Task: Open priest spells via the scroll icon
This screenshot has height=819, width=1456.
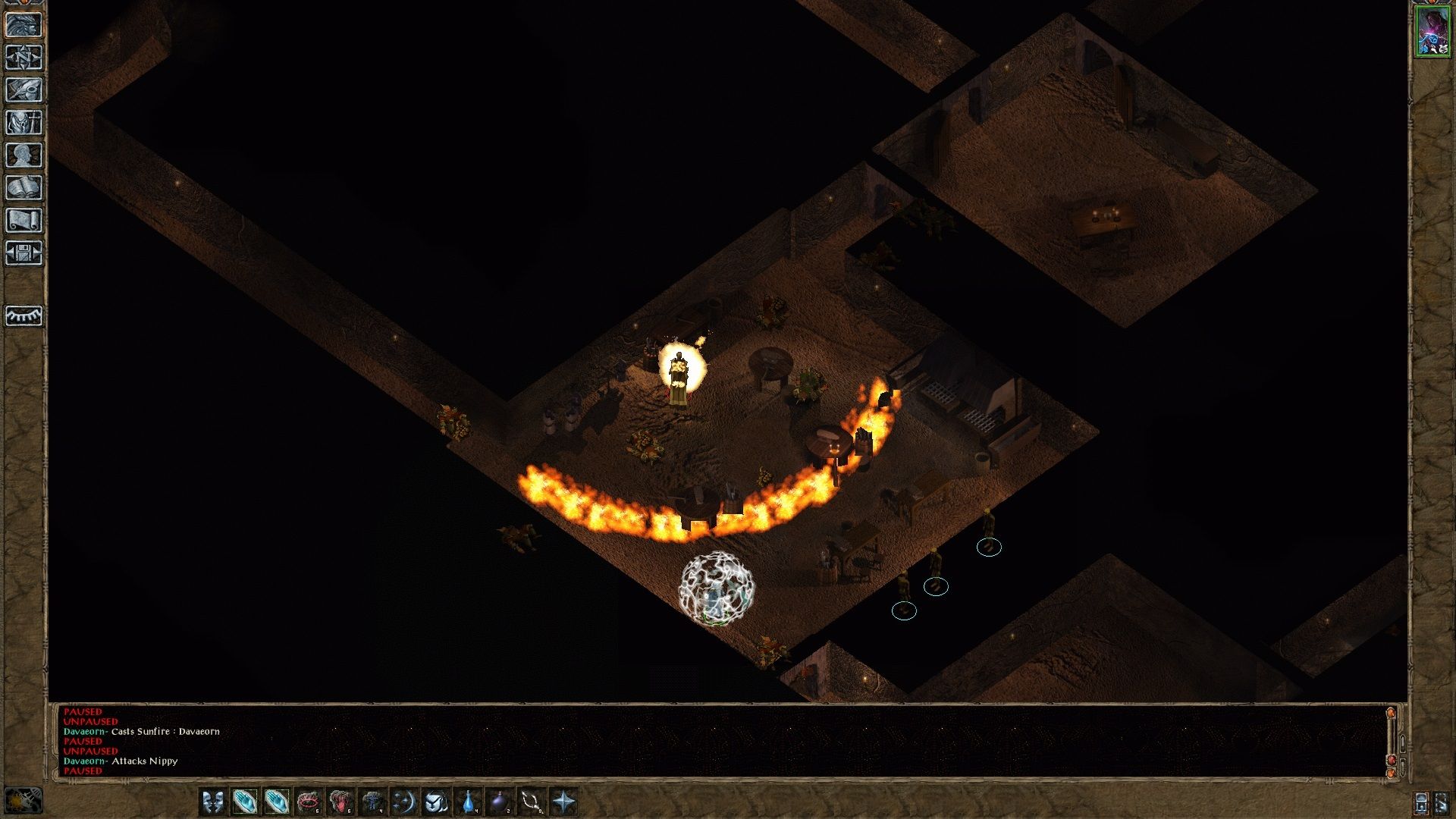Action: [25, 221]
